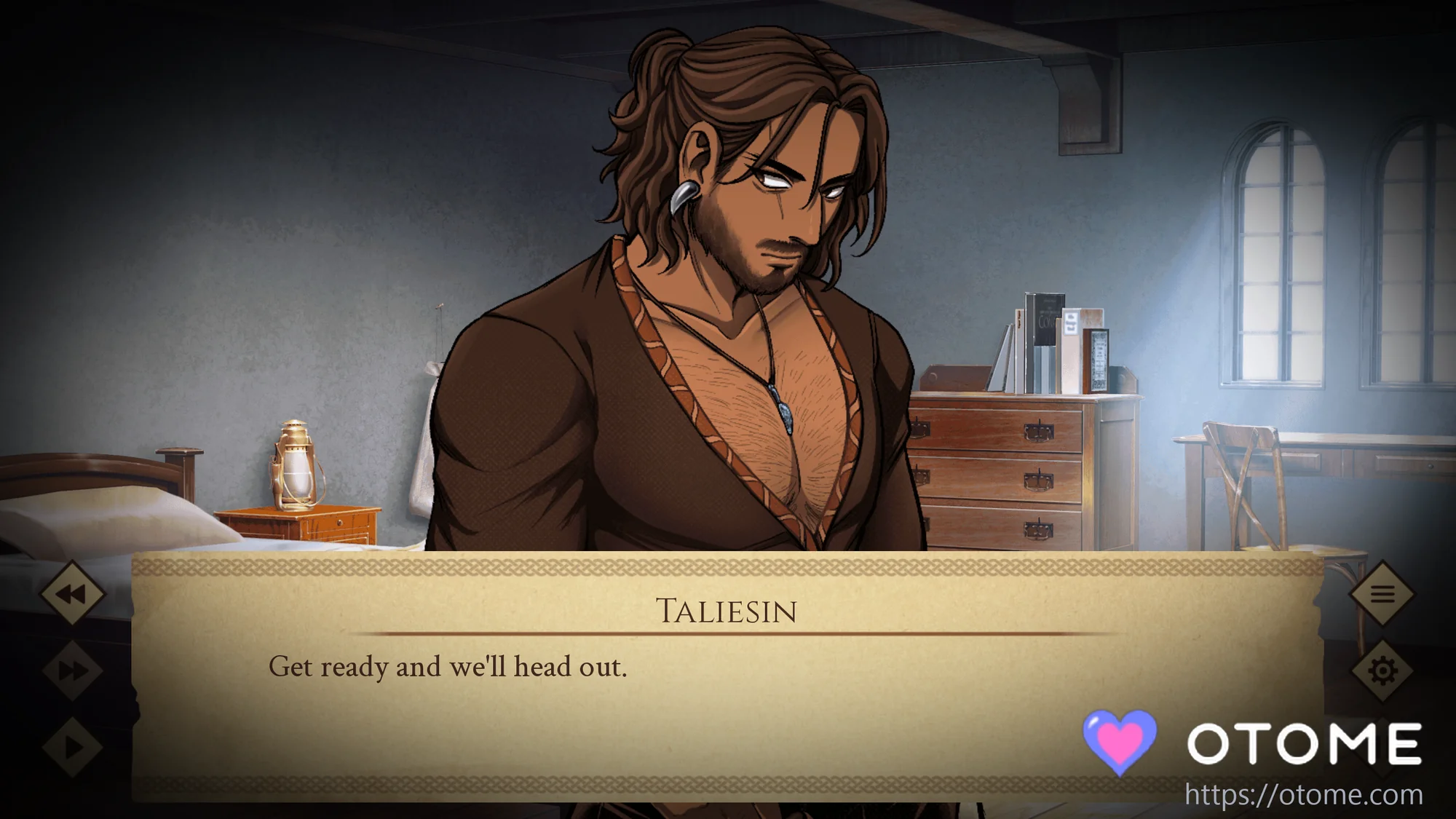Open the hamburger menu
1456x819 pixels.
(x=1382, y=594)
